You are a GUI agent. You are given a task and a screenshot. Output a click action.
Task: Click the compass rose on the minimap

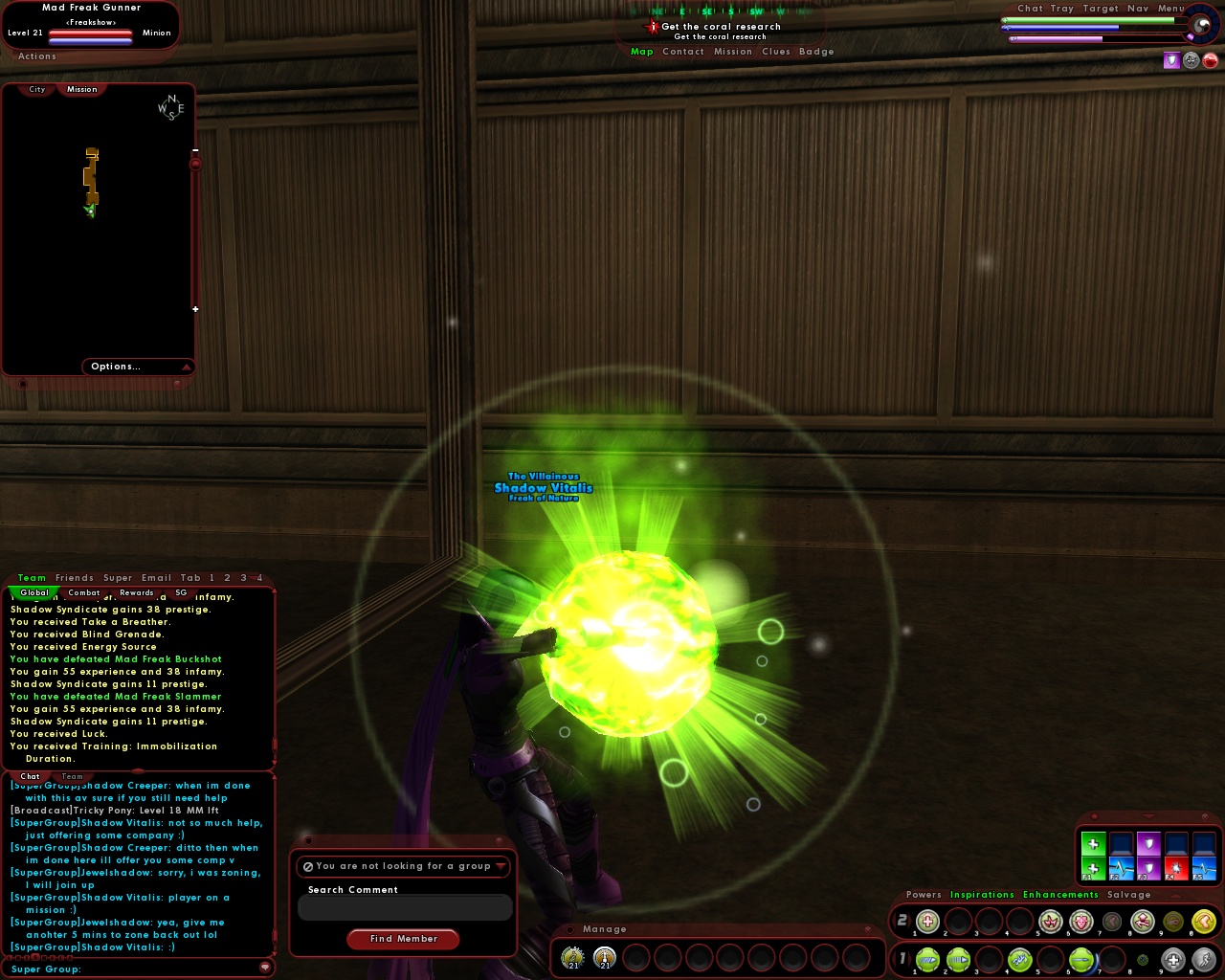tap(170, 107)
